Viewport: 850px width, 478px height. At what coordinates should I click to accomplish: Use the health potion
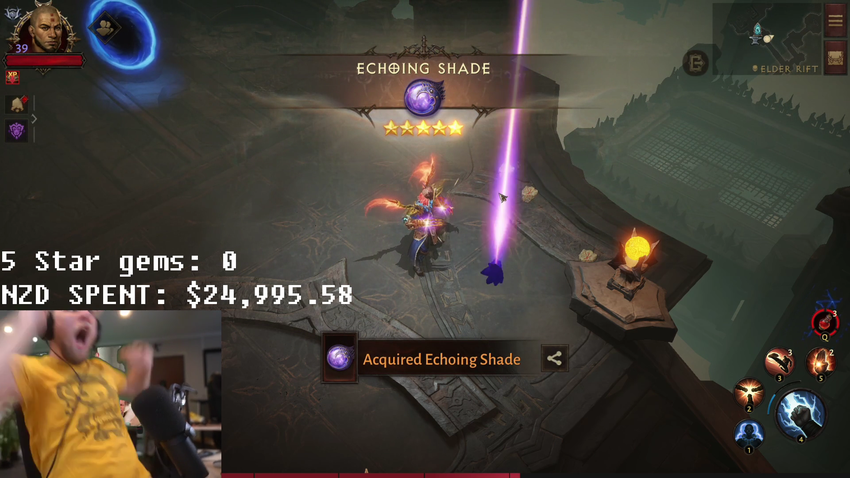coord(823,322)
